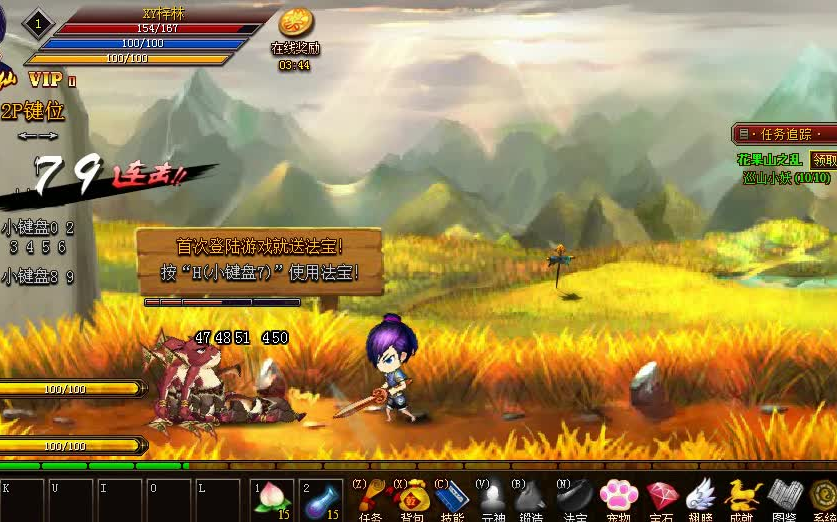The image size is (837, 522).
Task: Open the 成就 golden horse achievements
Action: tap(742, 497)
